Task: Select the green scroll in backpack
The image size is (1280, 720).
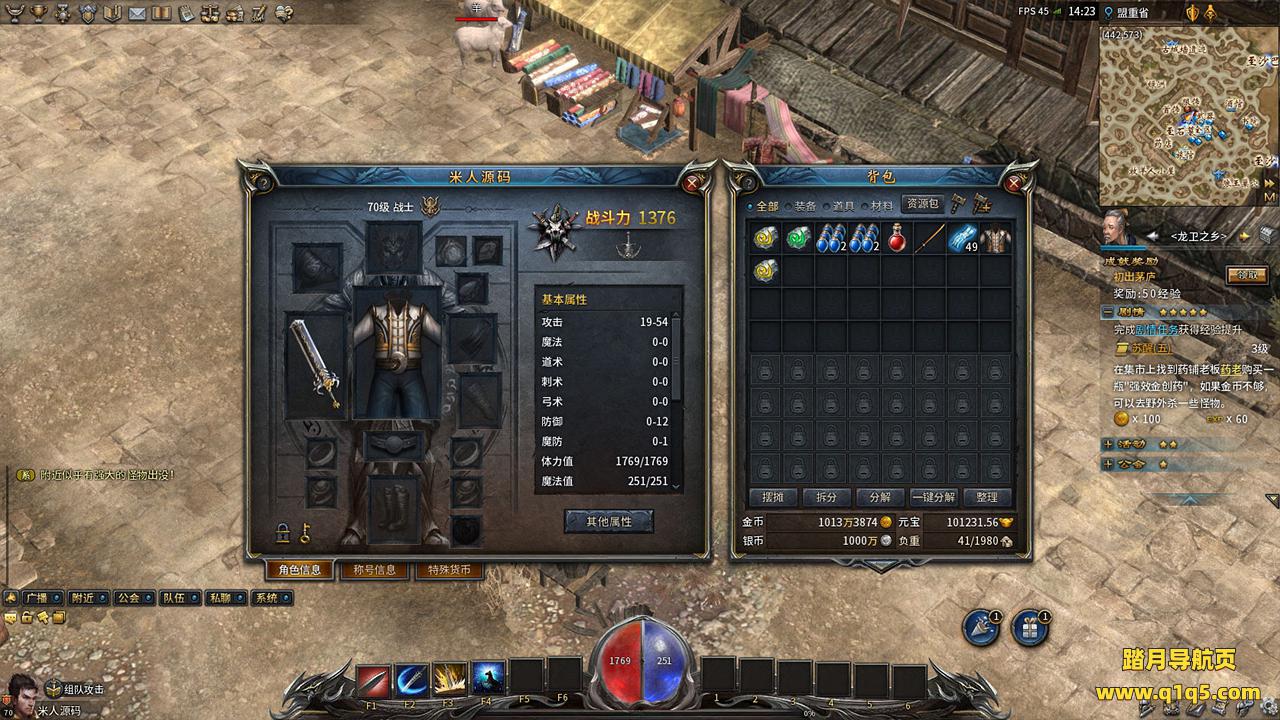Action: pyautogui.click(x=798, y=239)
